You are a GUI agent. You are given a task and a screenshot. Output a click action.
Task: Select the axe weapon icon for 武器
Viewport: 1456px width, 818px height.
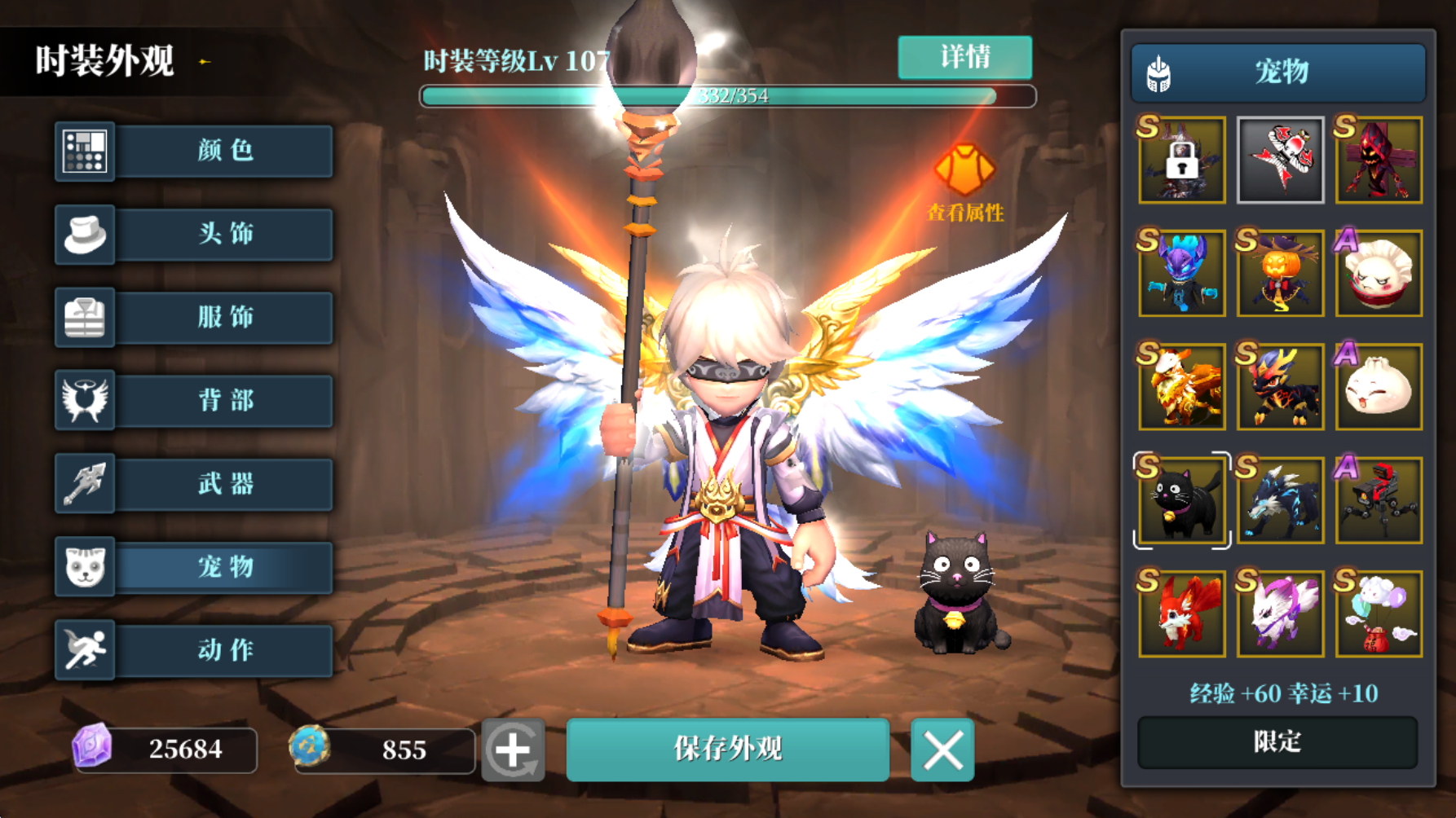coord(85,484)
